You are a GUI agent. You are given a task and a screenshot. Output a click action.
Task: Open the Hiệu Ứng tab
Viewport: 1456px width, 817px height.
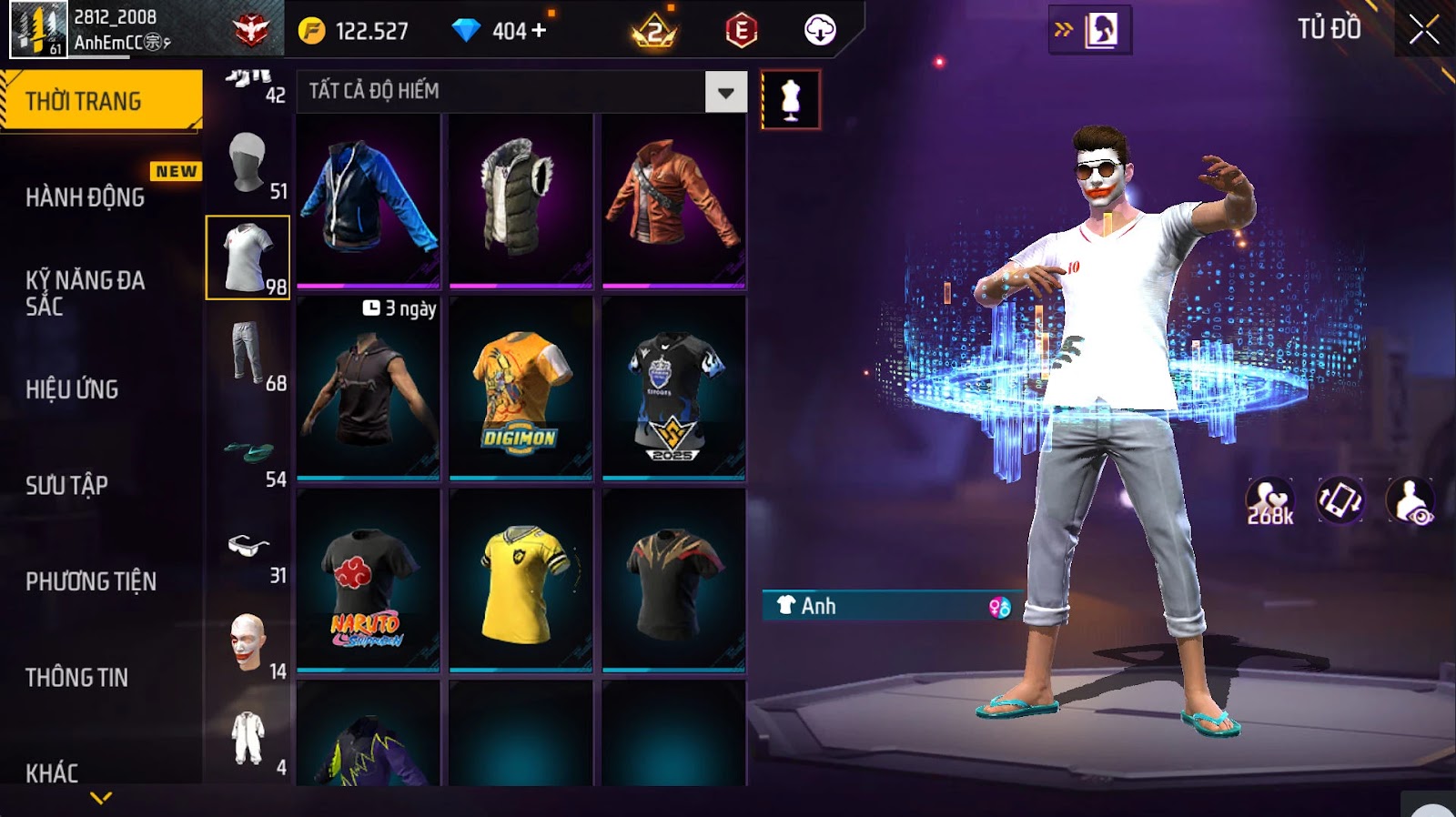72,389
